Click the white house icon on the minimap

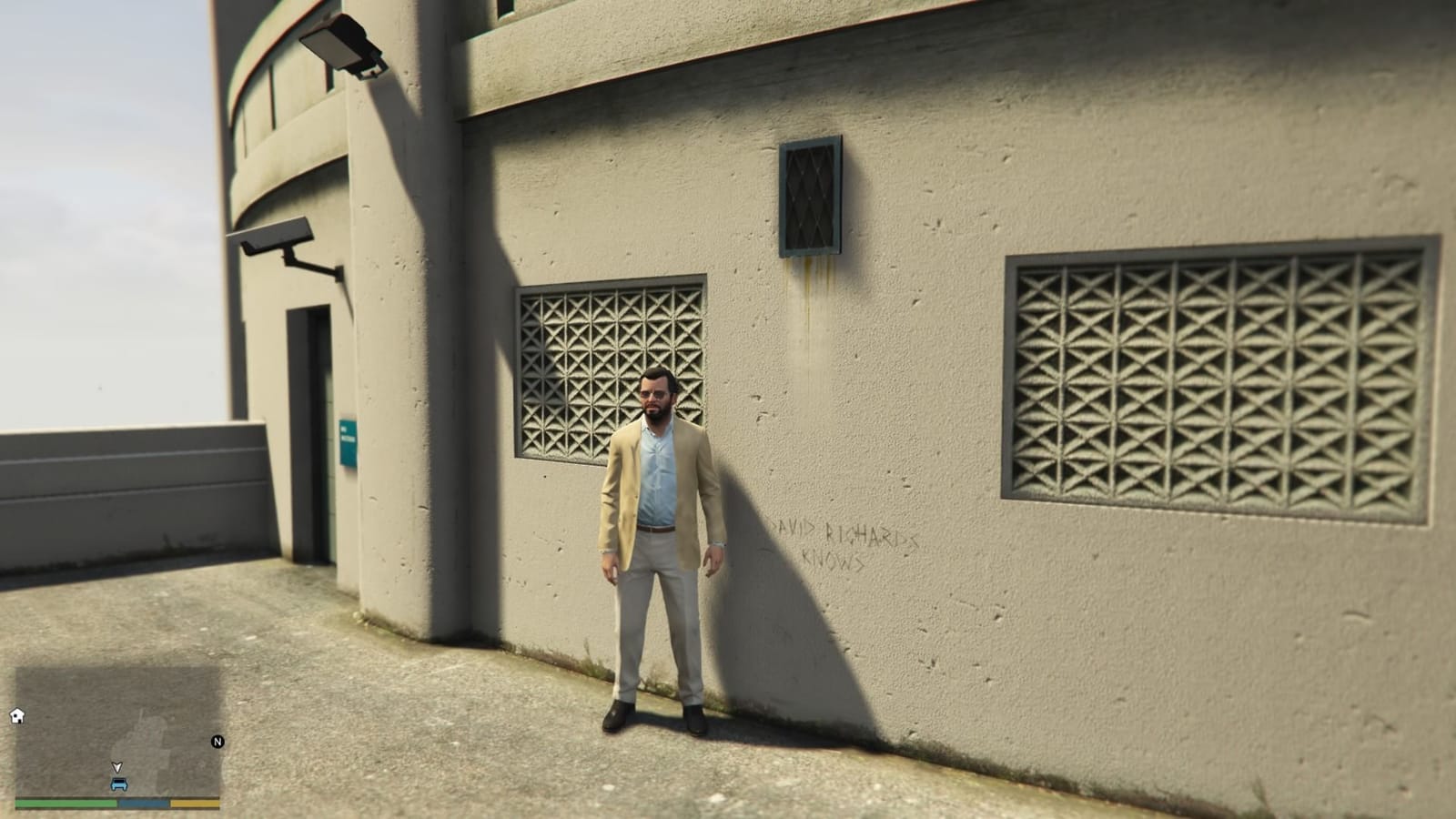pos(16,716)
